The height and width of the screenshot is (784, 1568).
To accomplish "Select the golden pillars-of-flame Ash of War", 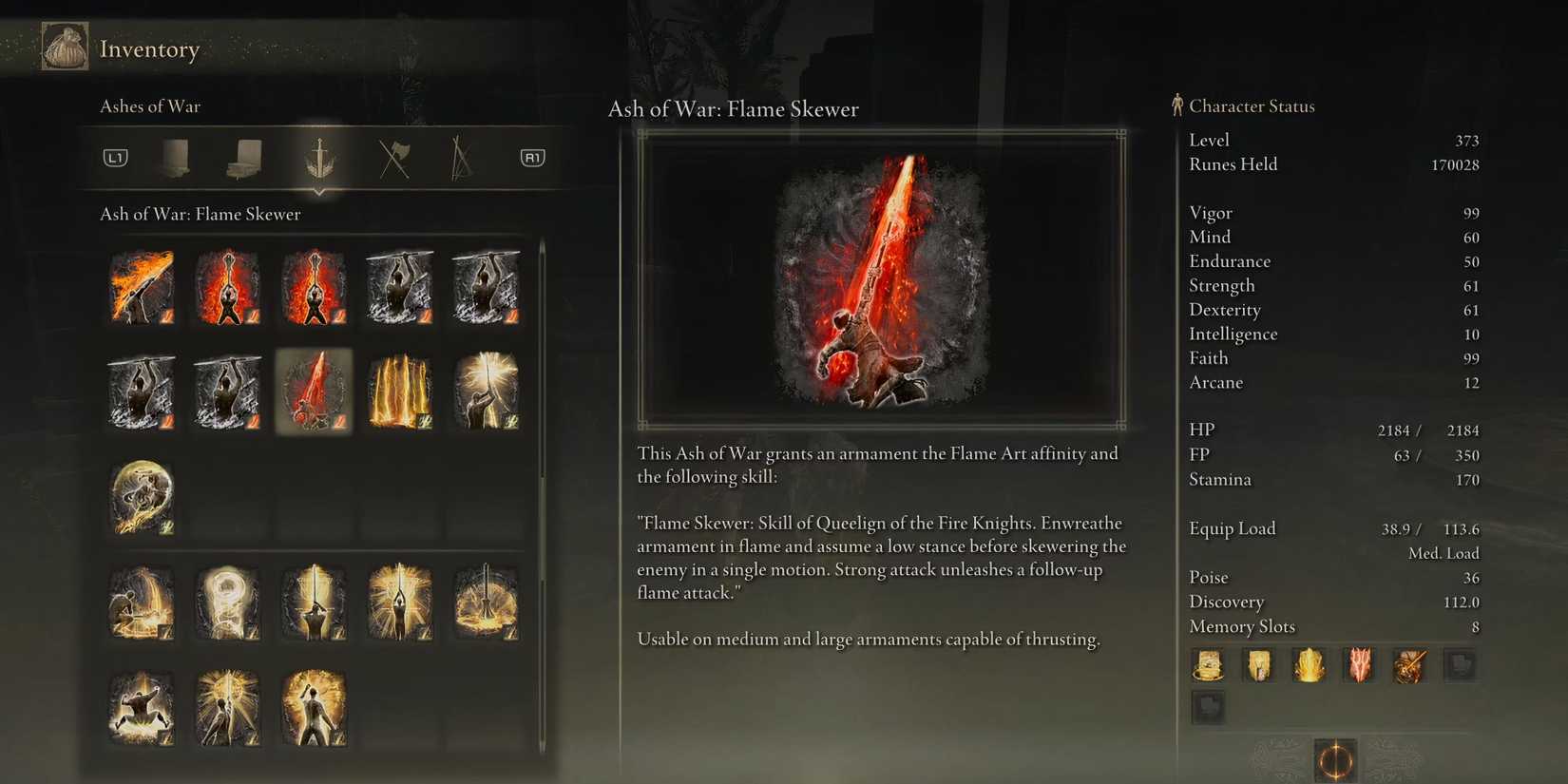I will (399, 390).
